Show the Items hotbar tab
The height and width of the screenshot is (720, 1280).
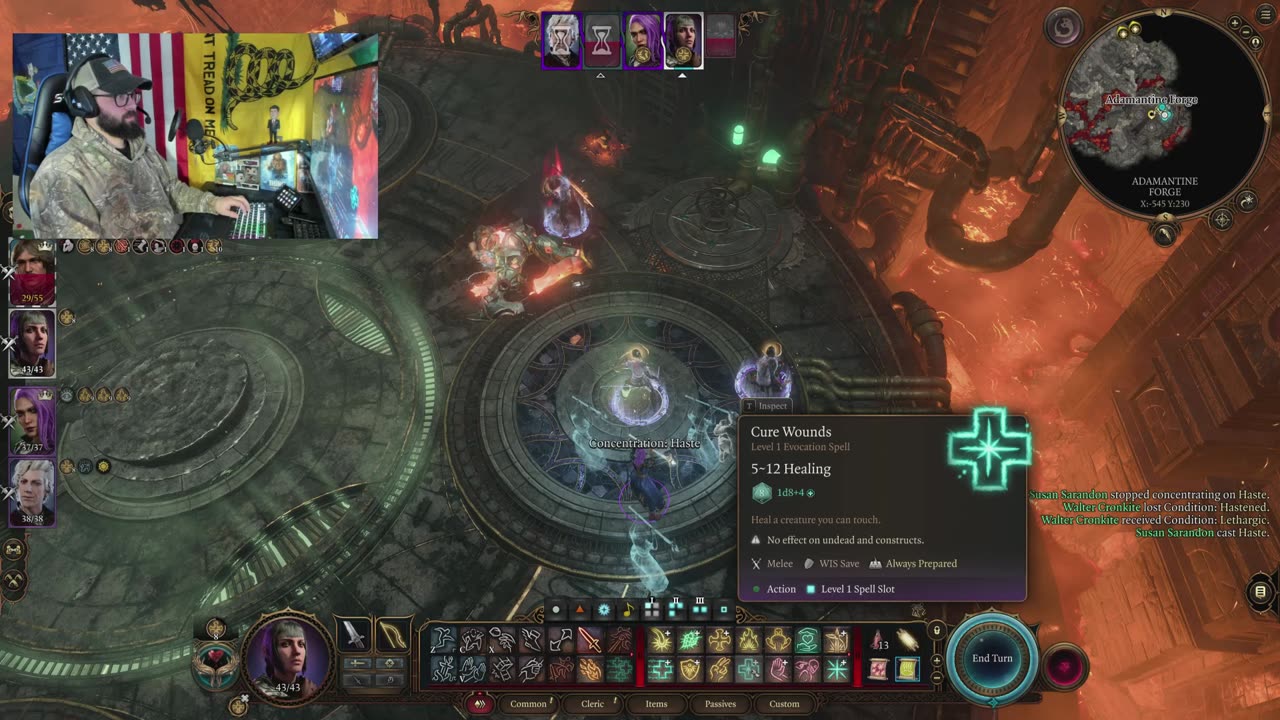point(656,704)
